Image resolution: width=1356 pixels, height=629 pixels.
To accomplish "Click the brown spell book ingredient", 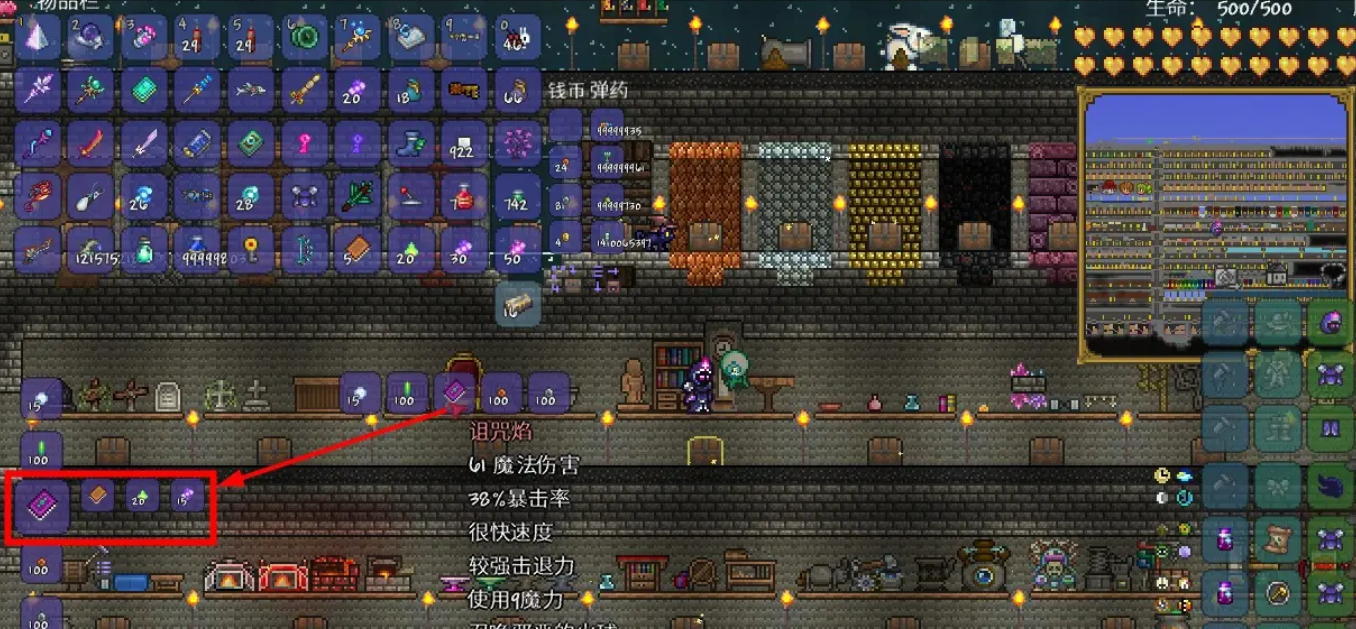I will coord(97,495).
